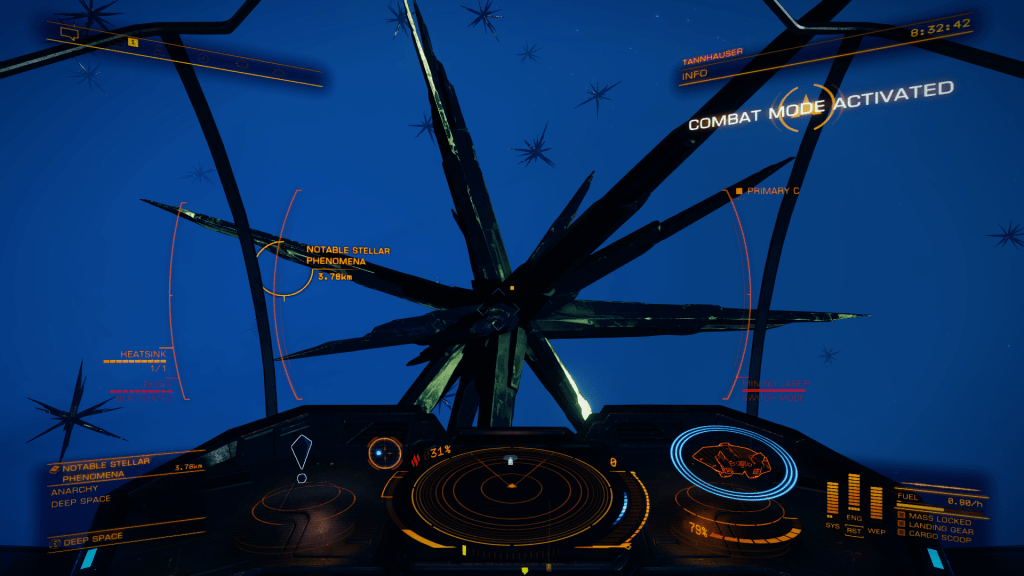Open the ship hologram status display
The height and width of the screenshot is (576, 1024).
[x=733, y=460]
